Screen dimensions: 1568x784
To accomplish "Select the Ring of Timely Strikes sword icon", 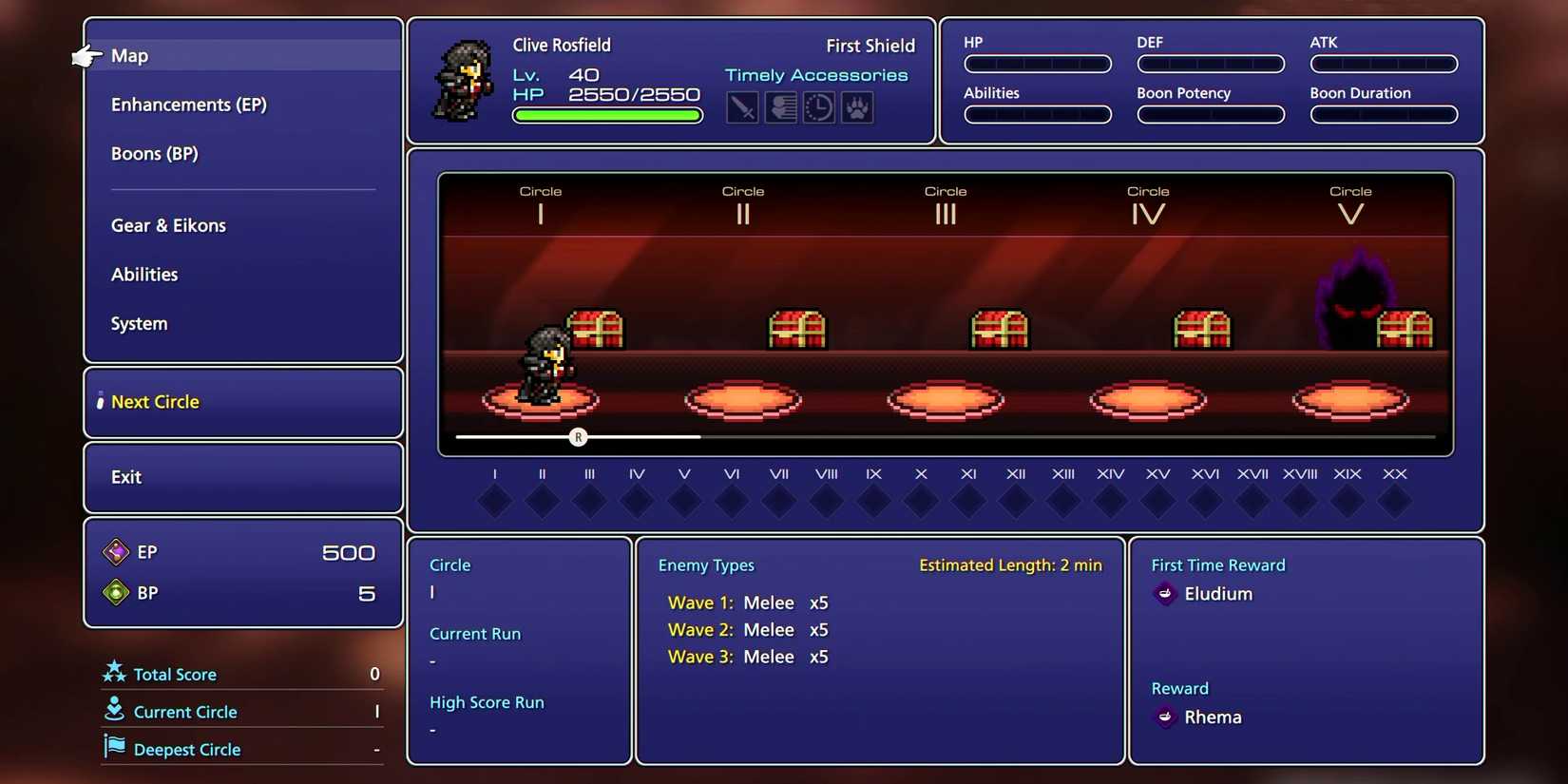I will pyautogui.click(x=742, y=107).
